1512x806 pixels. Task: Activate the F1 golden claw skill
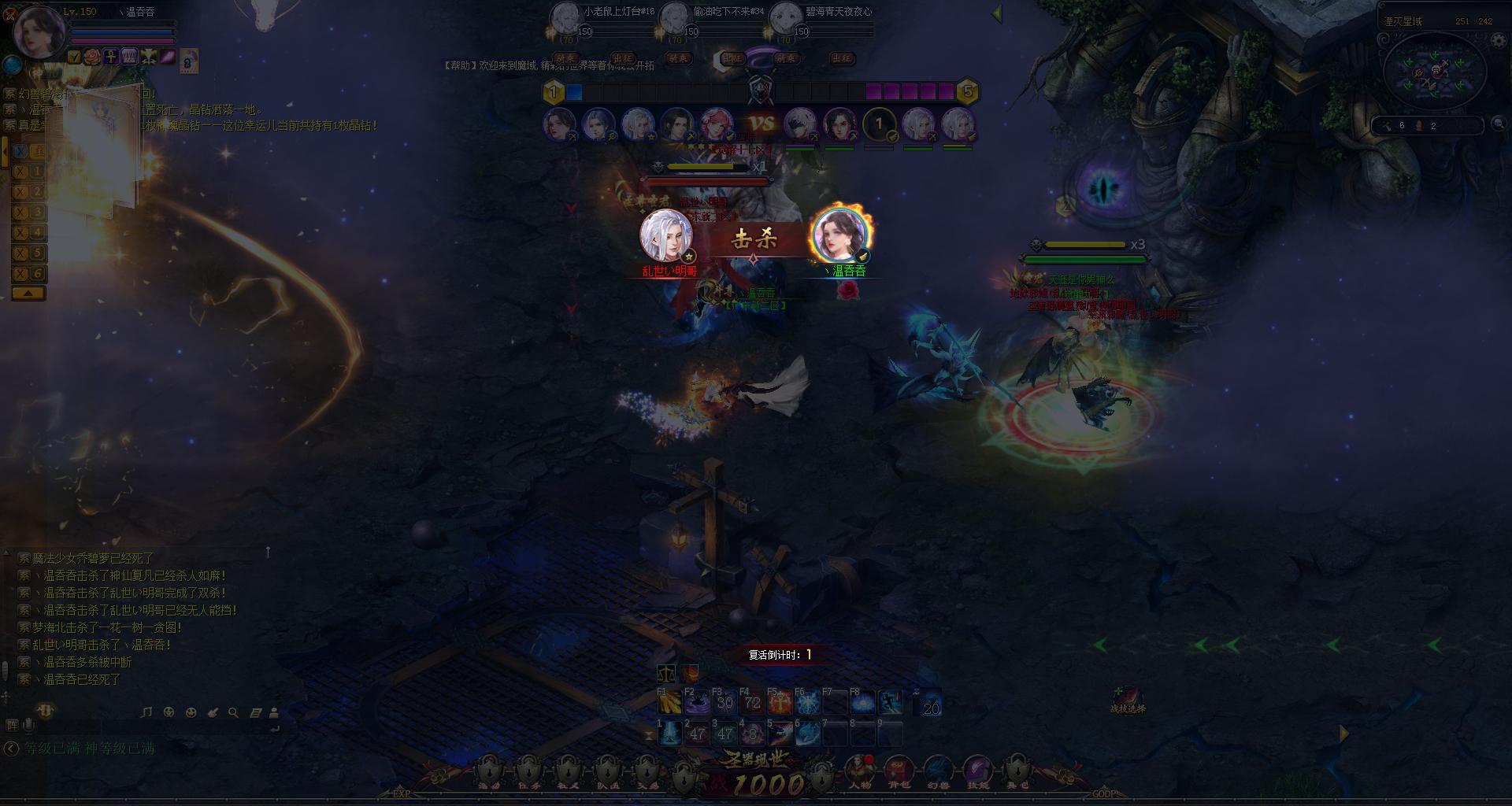(670, 702)
